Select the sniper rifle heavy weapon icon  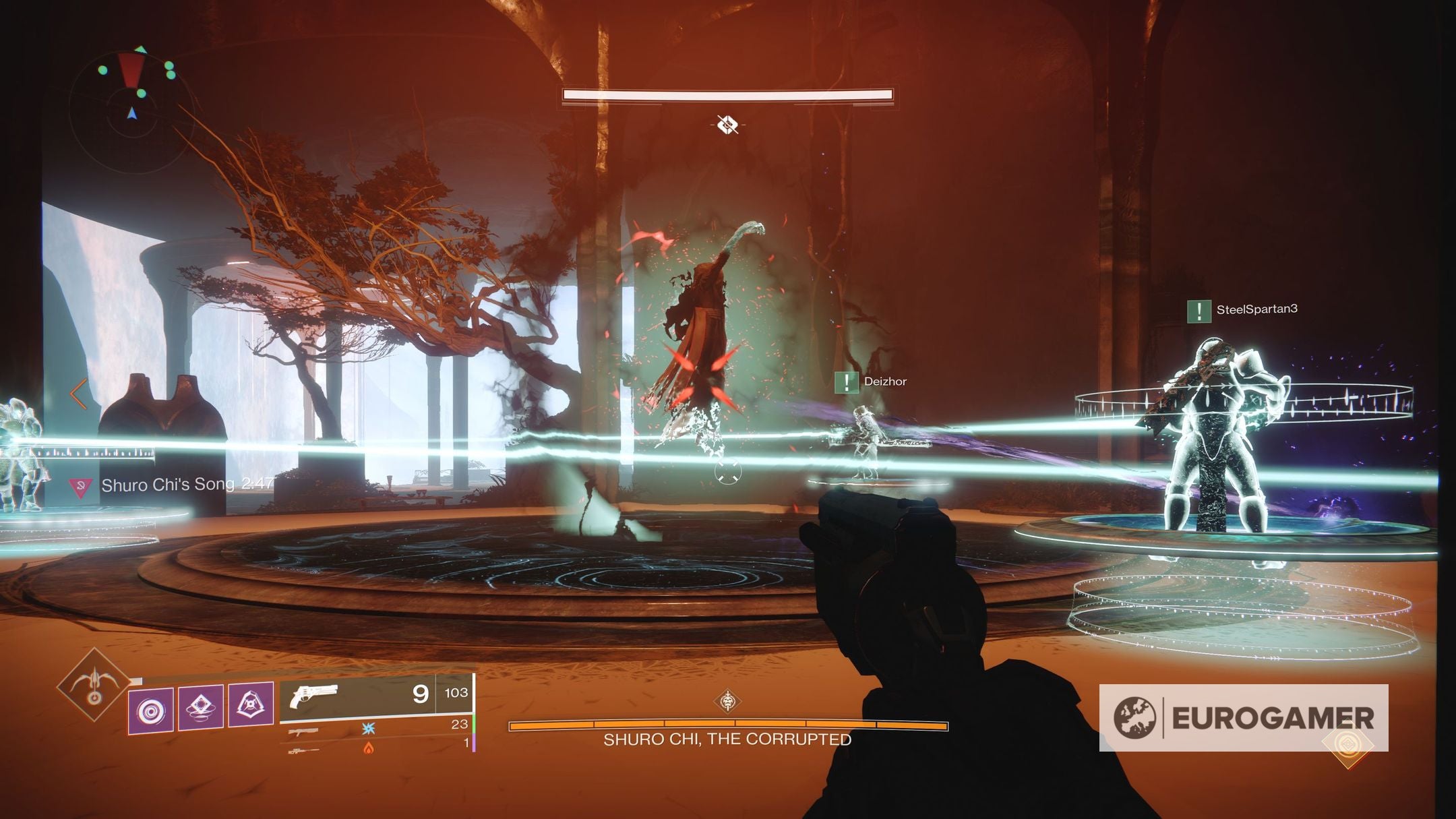[x=303, y=750]
